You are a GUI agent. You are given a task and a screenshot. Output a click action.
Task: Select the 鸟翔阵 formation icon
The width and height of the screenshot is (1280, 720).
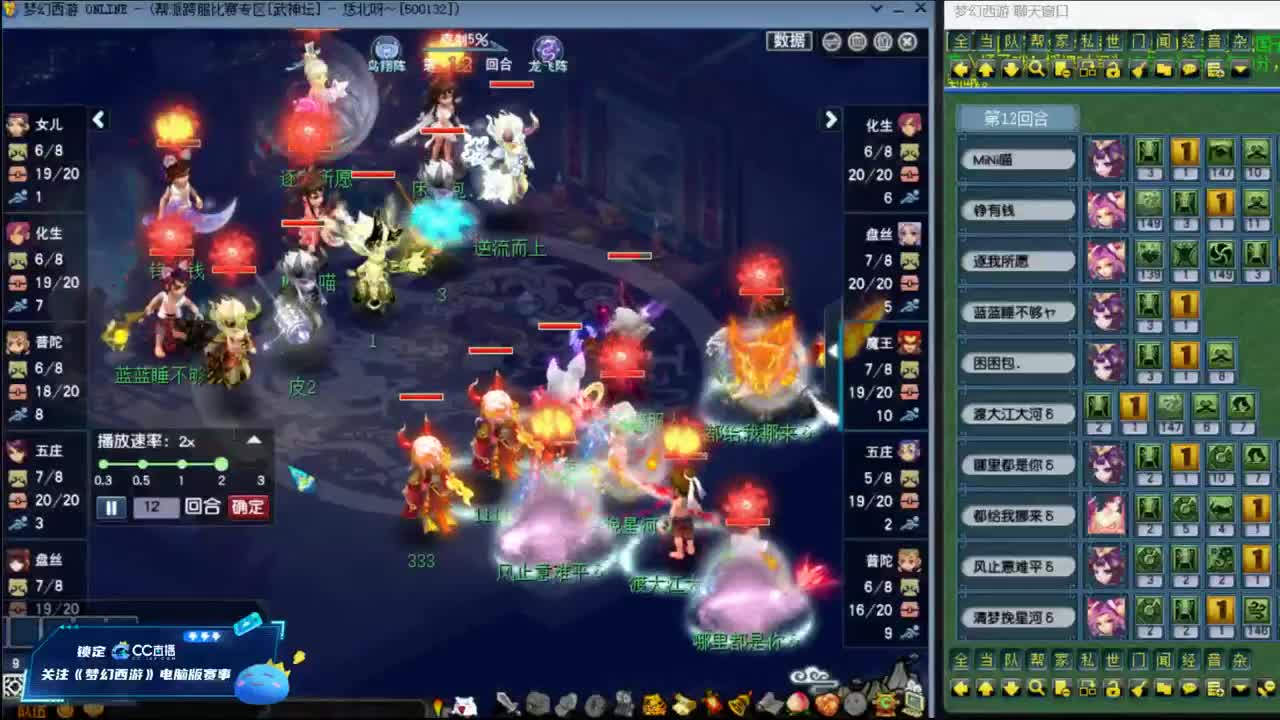[x=384, y=46]
